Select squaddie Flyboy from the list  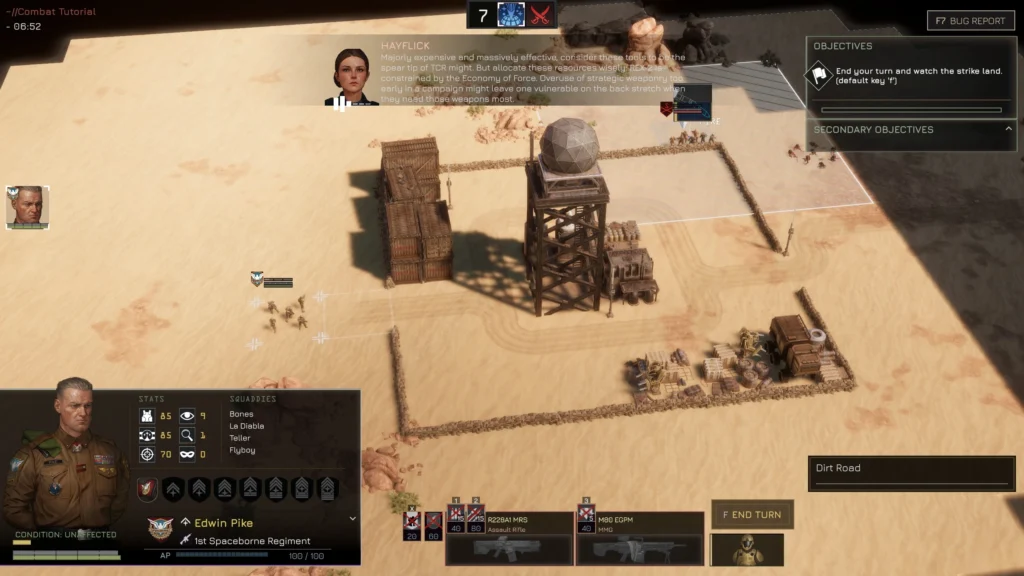point(242,450)
